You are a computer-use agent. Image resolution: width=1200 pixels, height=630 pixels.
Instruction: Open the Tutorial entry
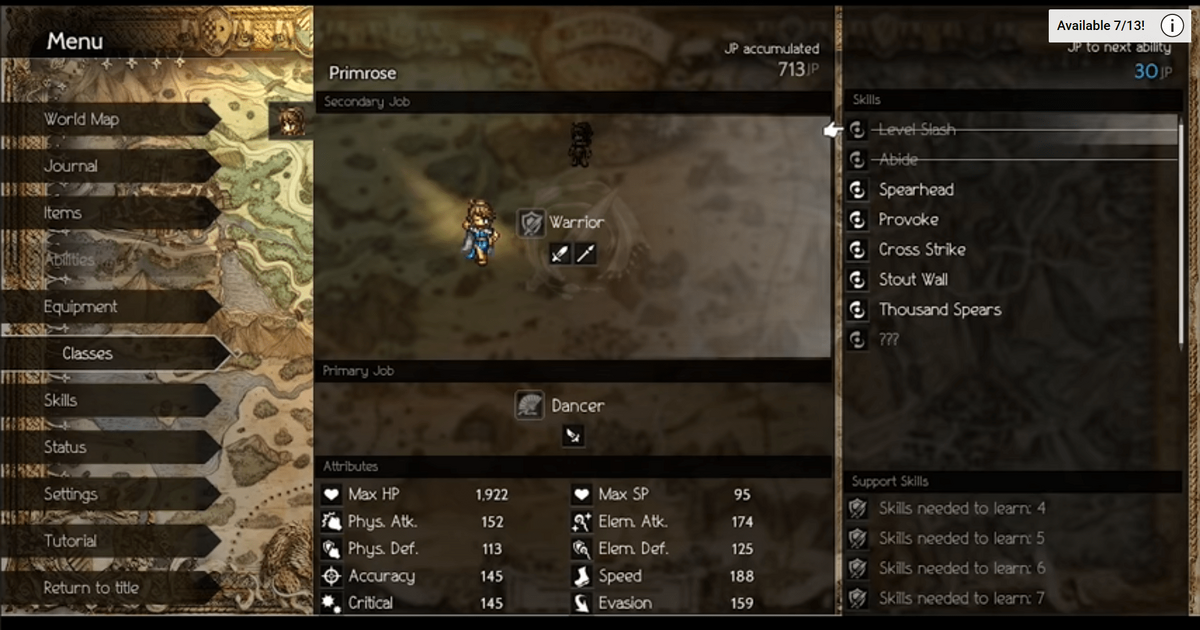71,541
